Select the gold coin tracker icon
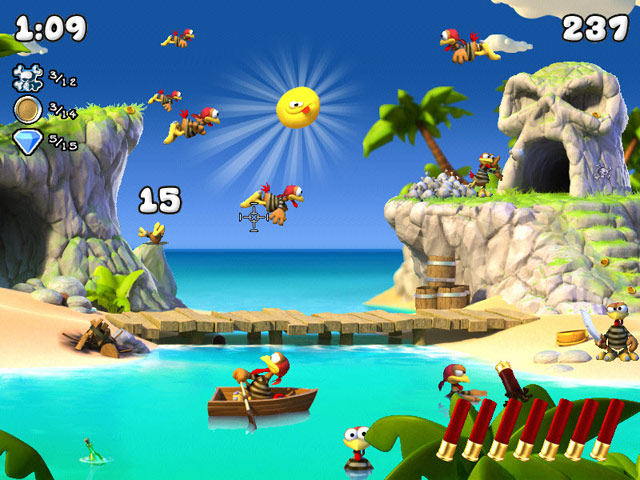 pos(27,109)
